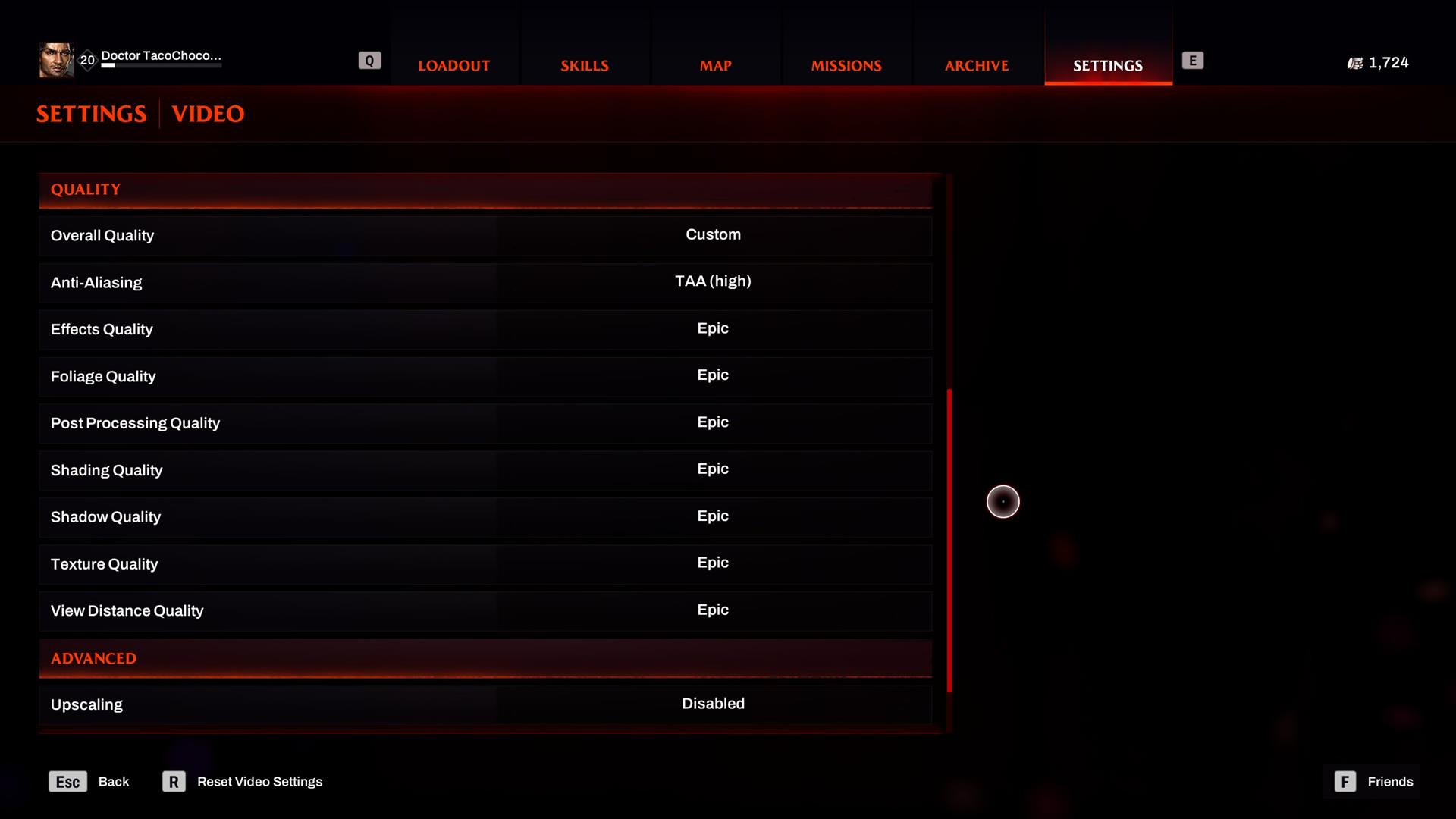Viewport: 1456px width, 819px height.
Task: Click the R key icon for resetting video
Action: tap(174, 781)
